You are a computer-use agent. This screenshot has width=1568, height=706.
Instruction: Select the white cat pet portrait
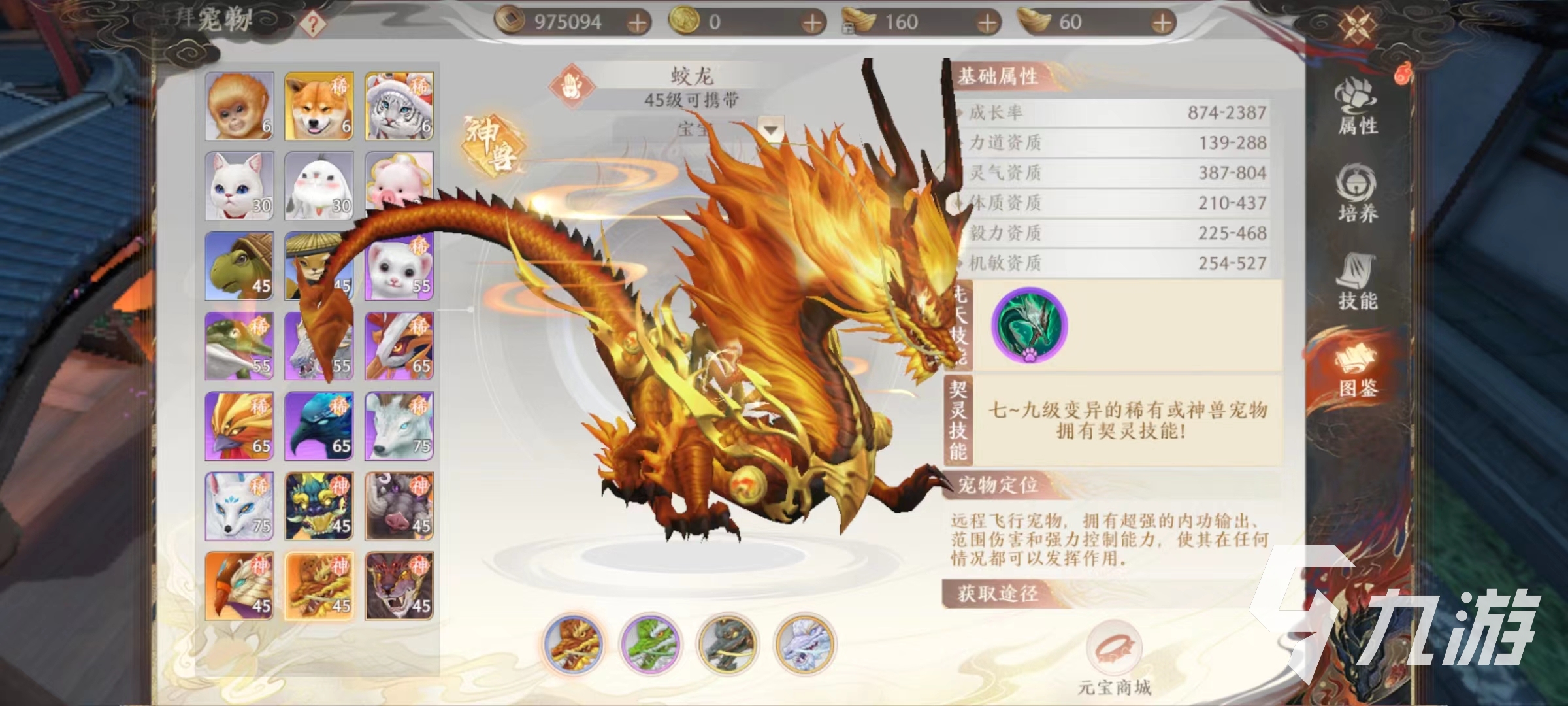(x=239, y=186)
